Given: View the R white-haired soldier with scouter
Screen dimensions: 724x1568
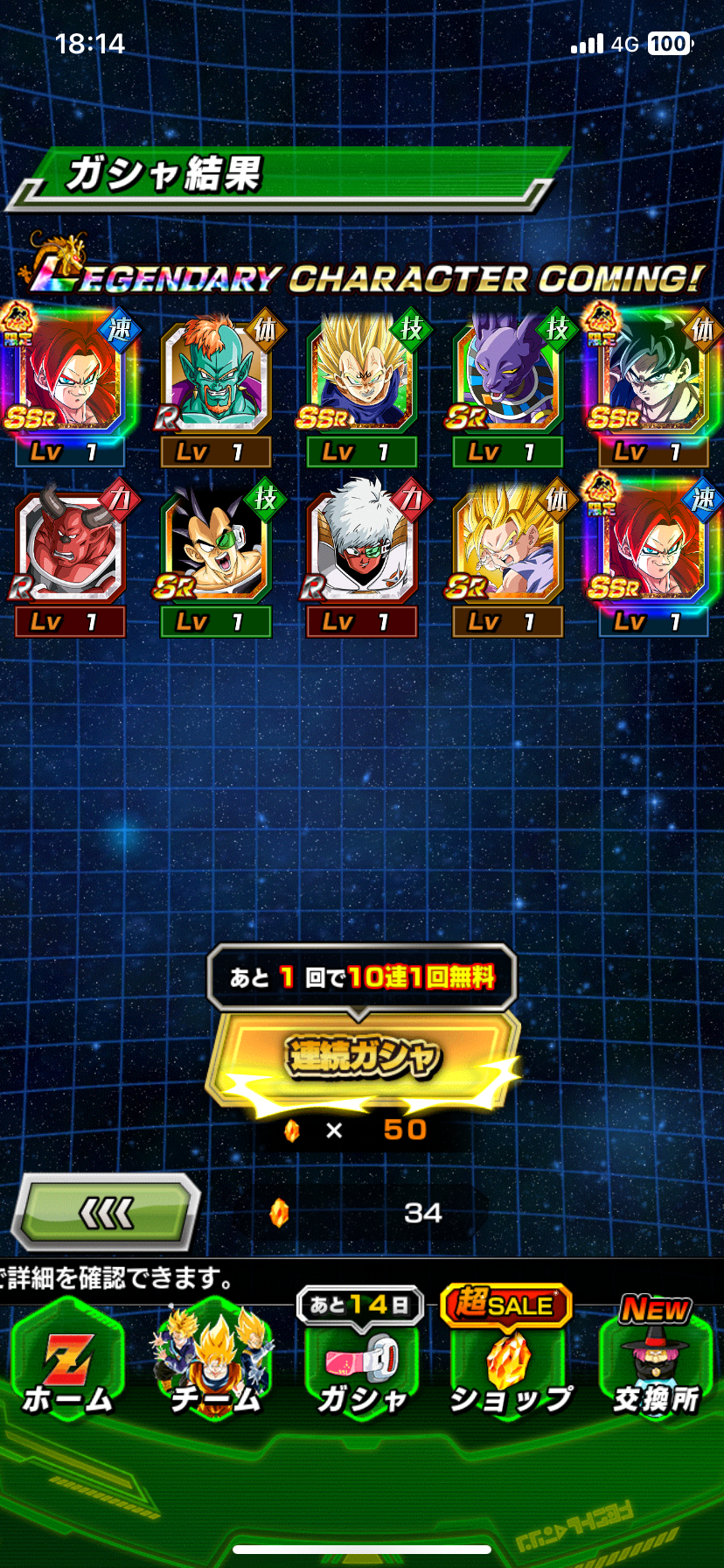Looking at the screenshot, I should 361,546.
